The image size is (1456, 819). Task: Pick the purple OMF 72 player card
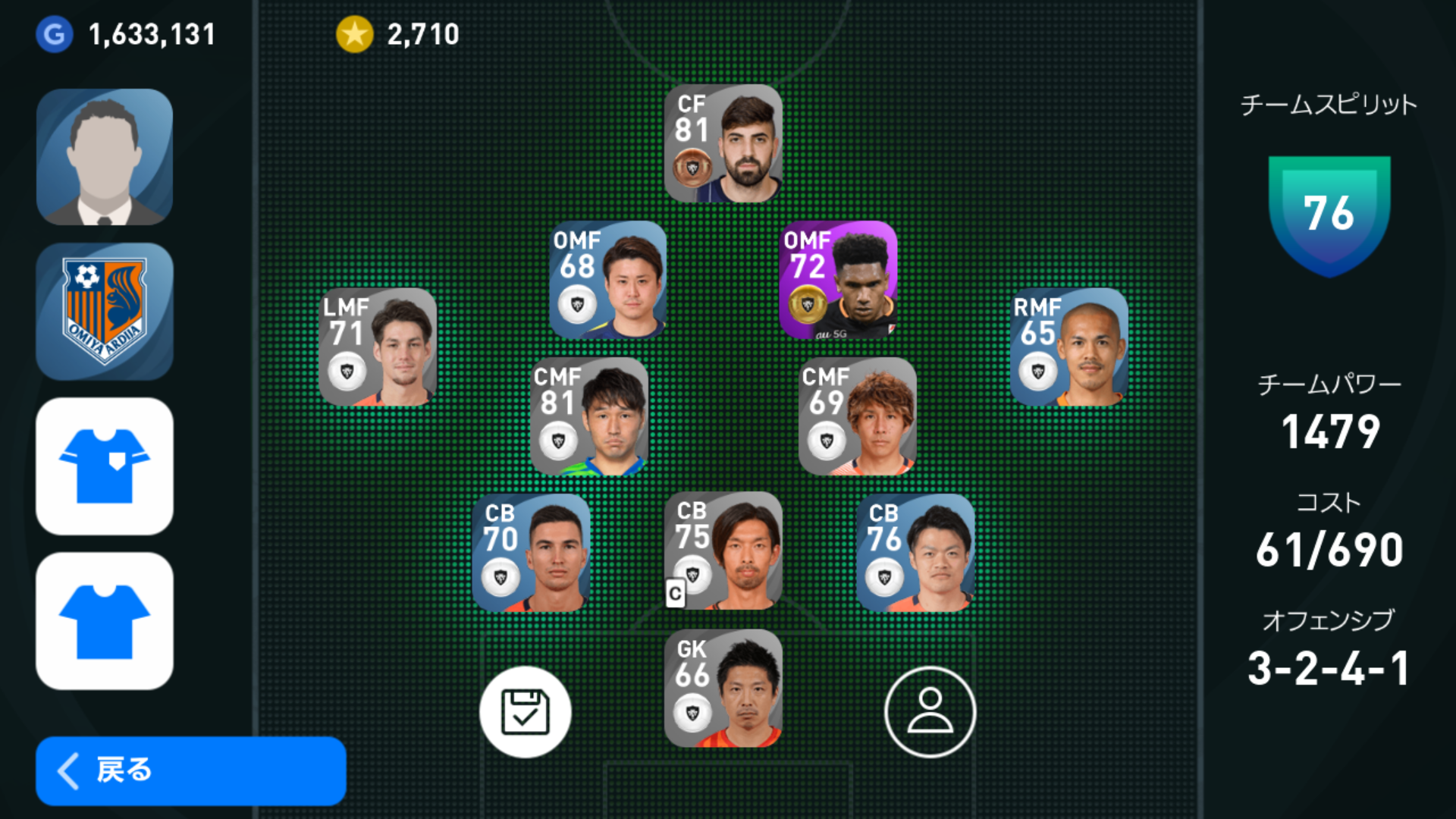838,280
